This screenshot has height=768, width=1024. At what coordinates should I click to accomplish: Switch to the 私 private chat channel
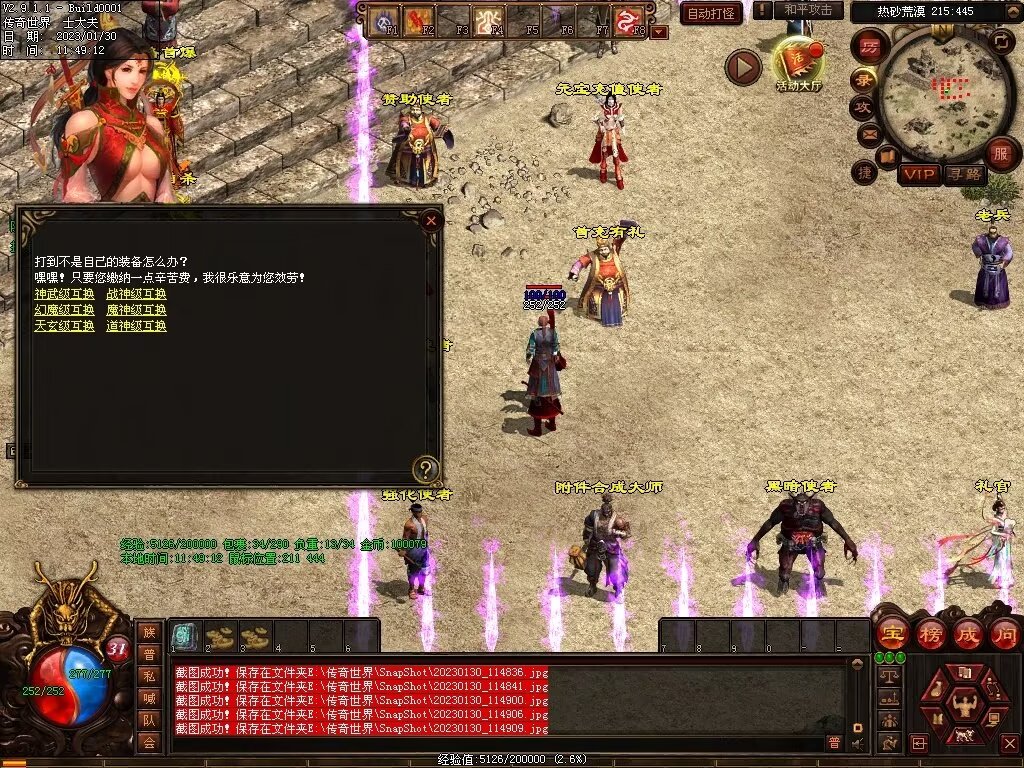pos(149,675)
